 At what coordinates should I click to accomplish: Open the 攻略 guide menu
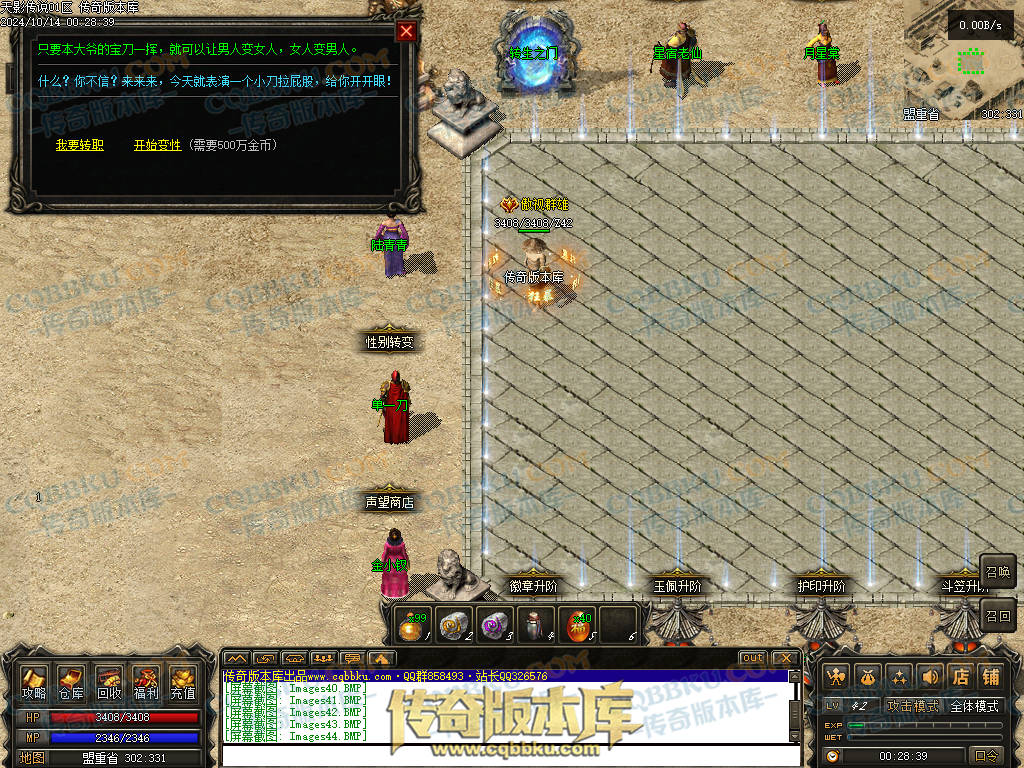click(34, 683)
